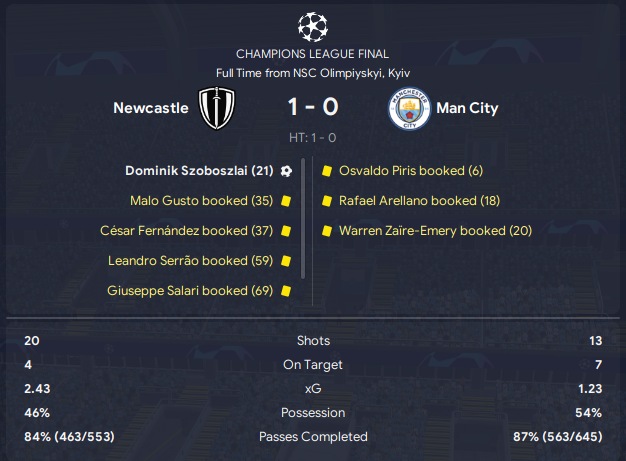Open Leandro Serrão's booking entry
Image resolution: width=626 pixels, height=461 pixels.
[191, 261]
